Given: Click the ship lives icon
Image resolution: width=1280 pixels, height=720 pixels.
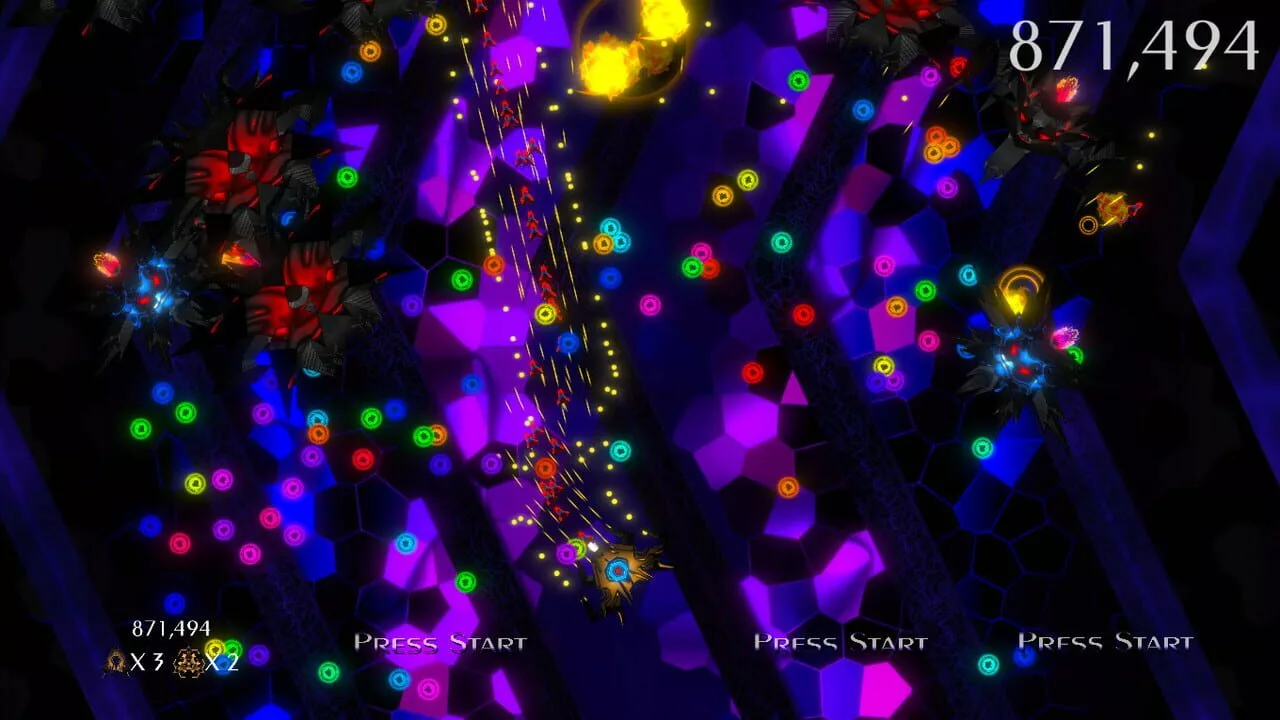Looking at the screenshot, I should (x=116, y=660).
